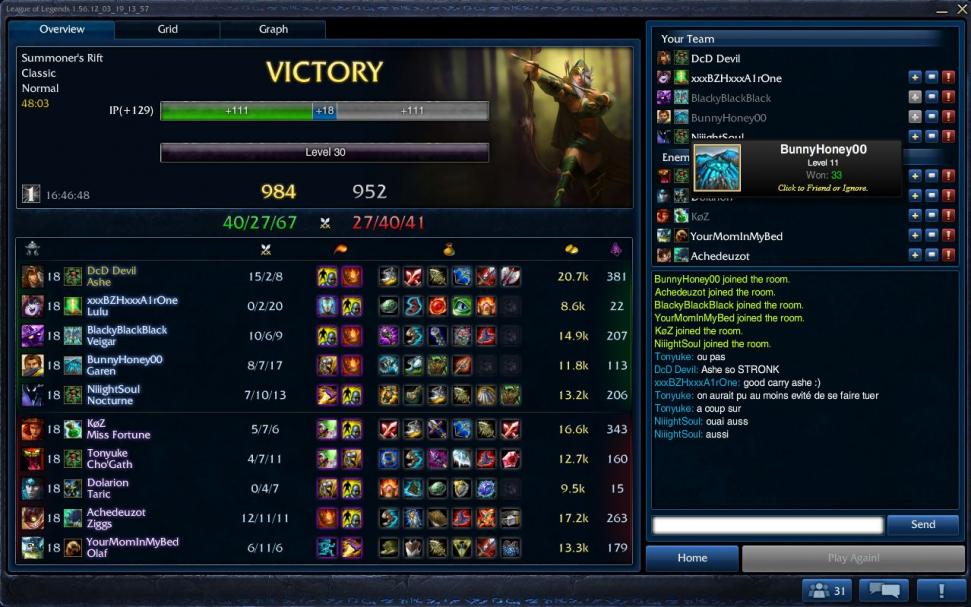This screenshot has width=971, height=607.
Task: Report xxxBZHxxxA1rOne with the red exclamation
Action: point(948,78)
